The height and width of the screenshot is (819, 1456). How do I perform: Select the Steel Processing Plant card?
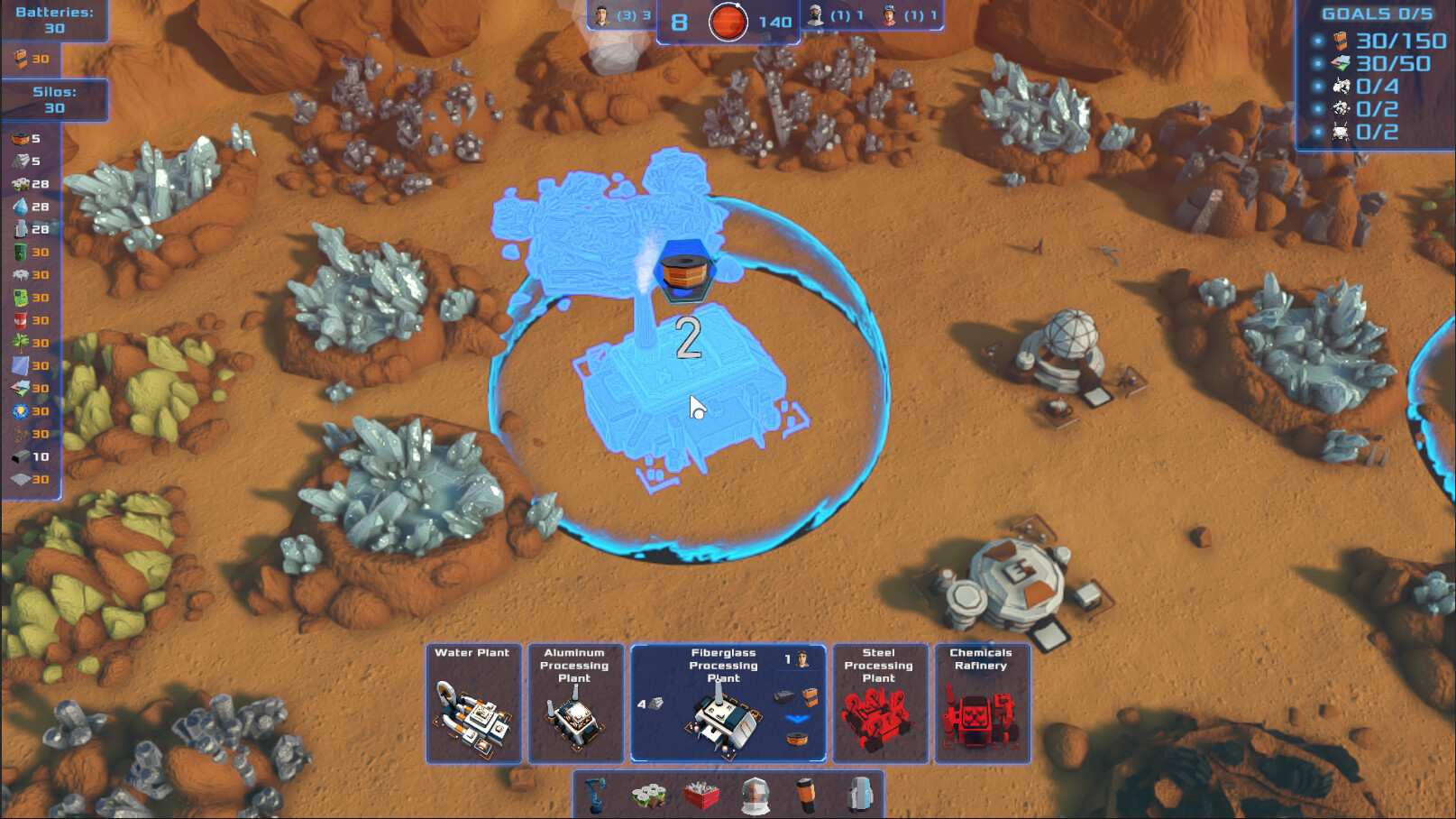tap(880, 704)
